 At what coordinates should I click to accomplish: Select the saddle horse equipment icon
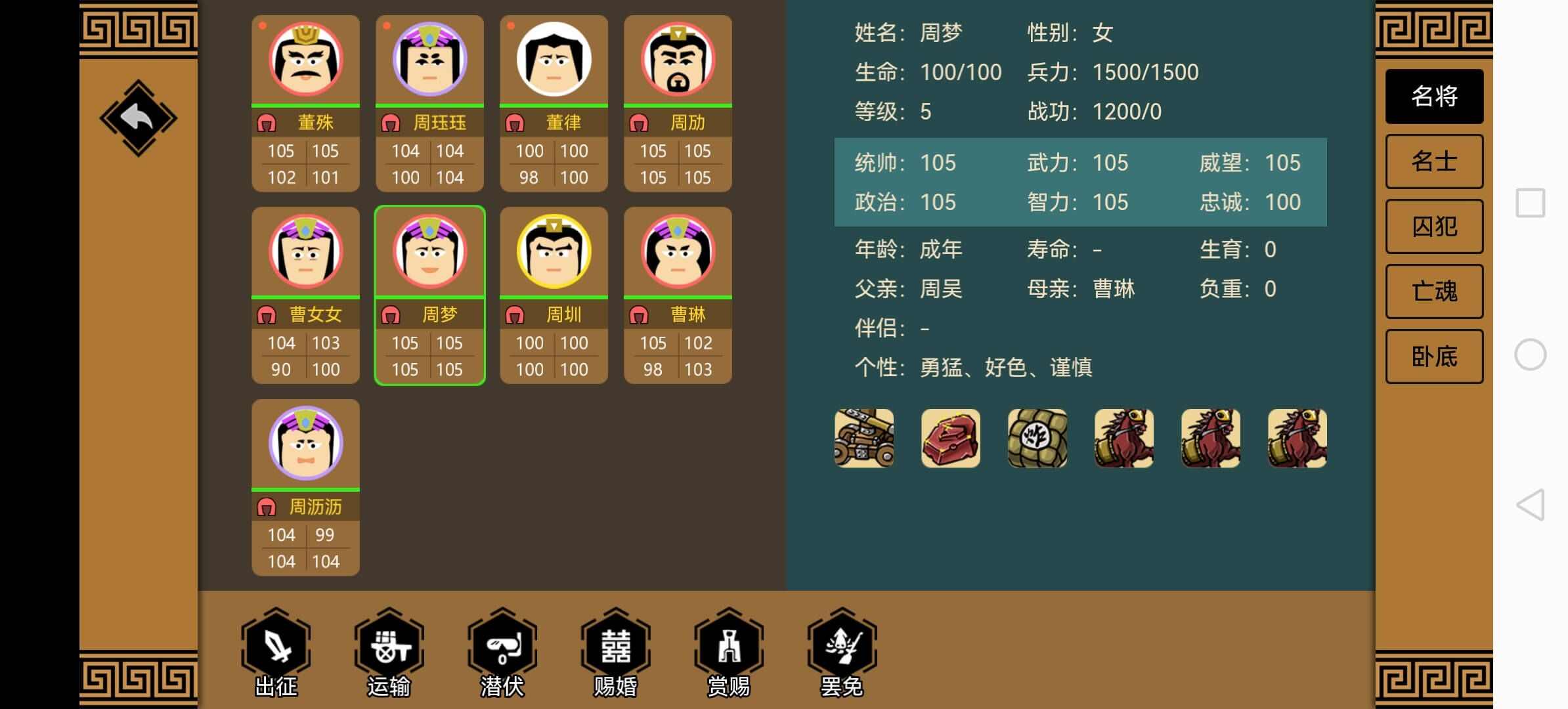[1123, 439]
